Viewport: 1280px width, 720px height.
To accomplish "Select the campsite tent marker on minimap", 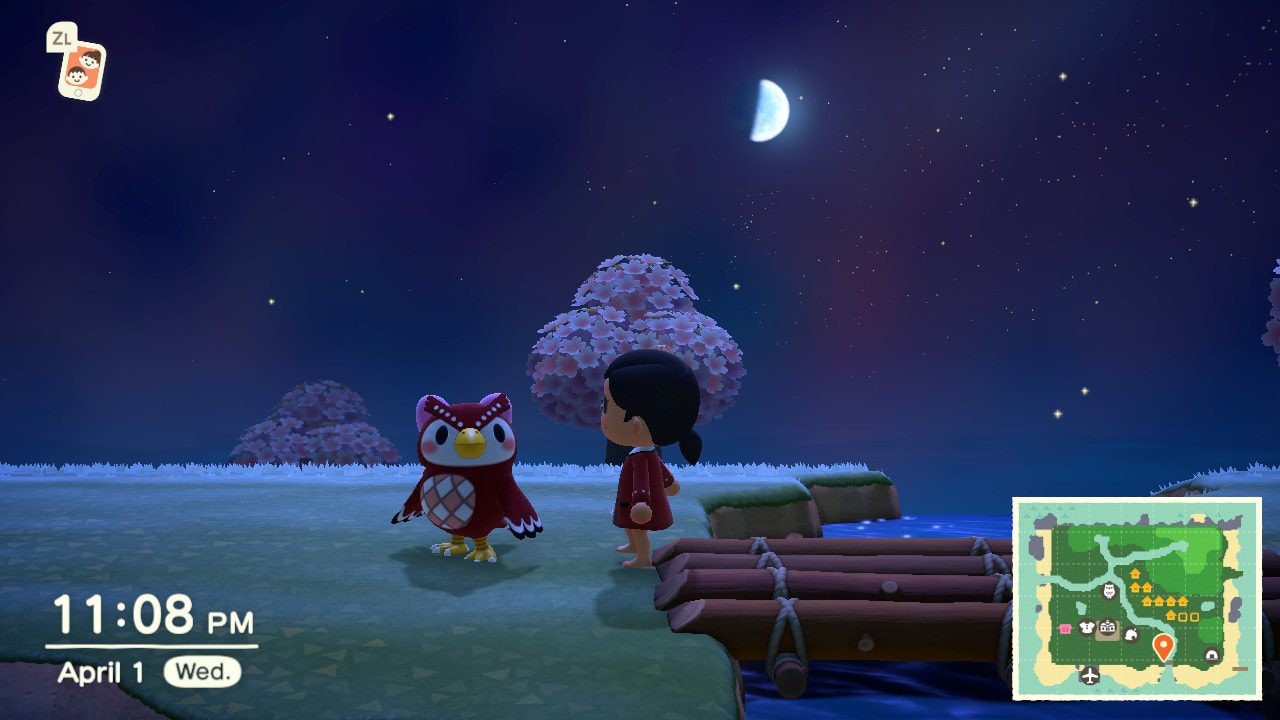I will coord(1212,655).
